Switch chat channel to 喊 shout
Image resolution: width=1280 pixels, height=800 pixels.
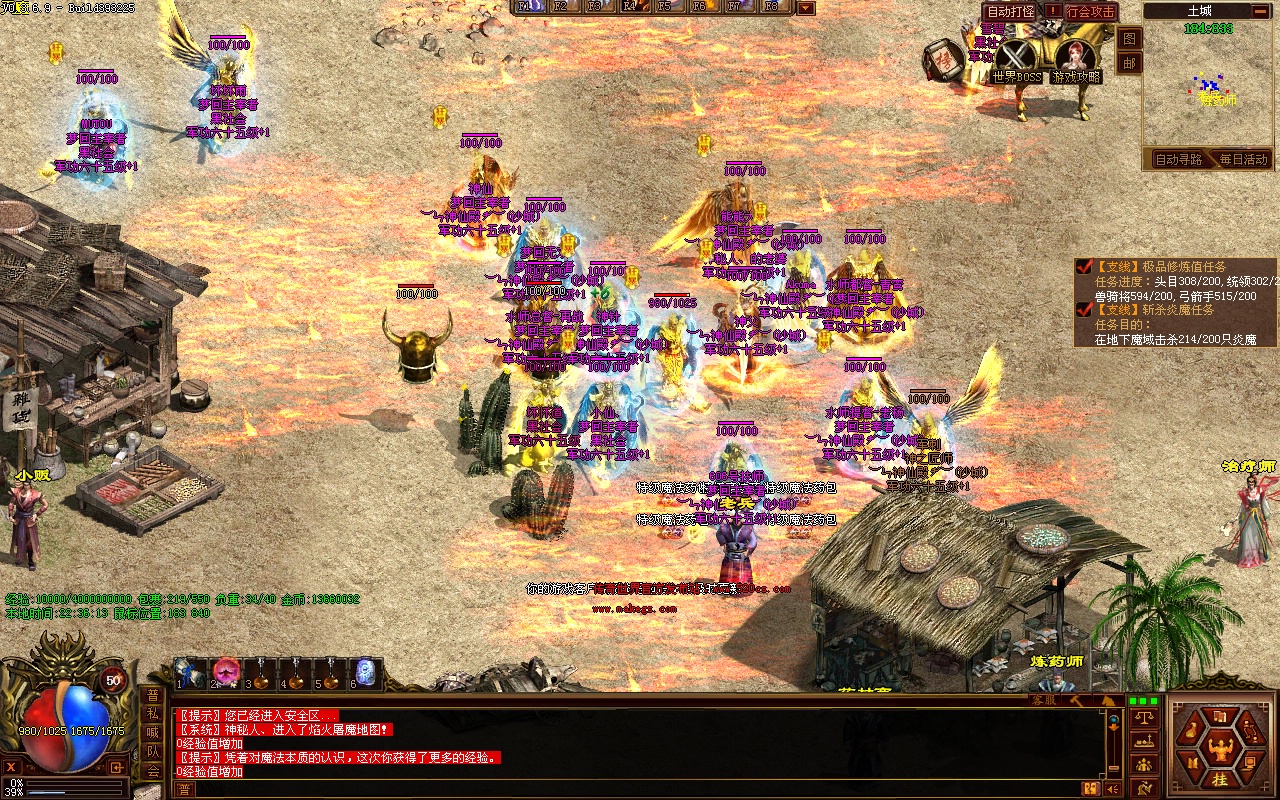click(x=152, y=733)
